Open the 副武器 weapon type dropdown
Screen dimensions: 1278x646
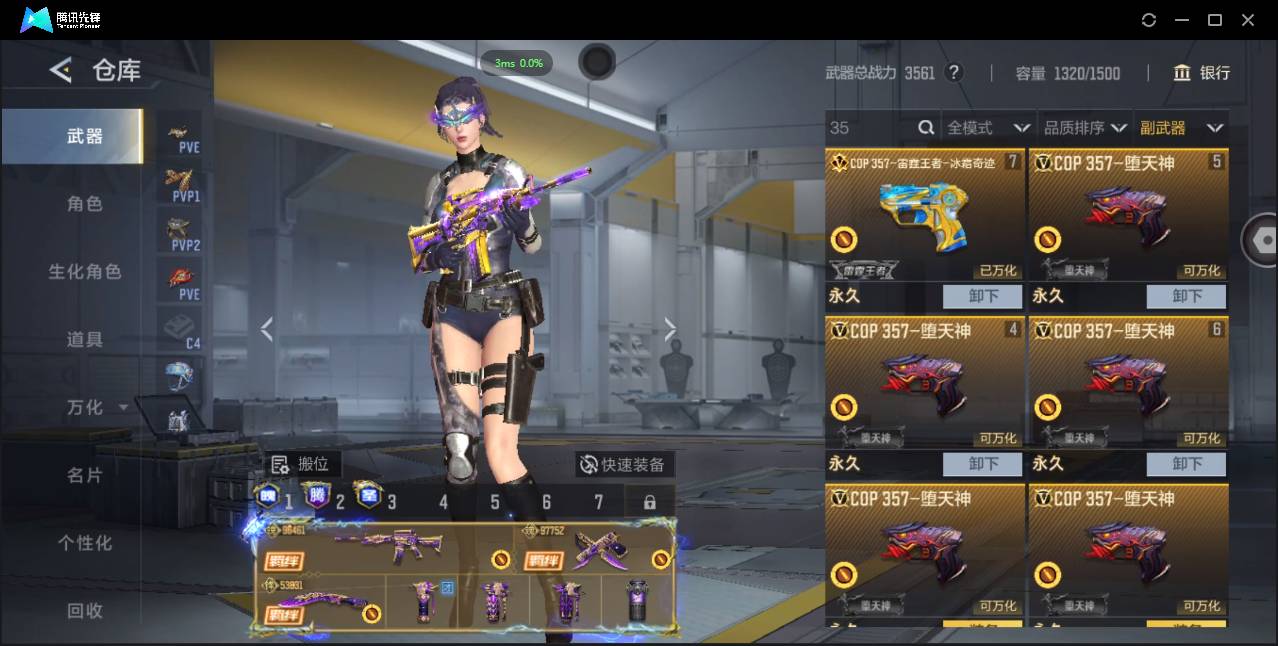point(1181,128)
